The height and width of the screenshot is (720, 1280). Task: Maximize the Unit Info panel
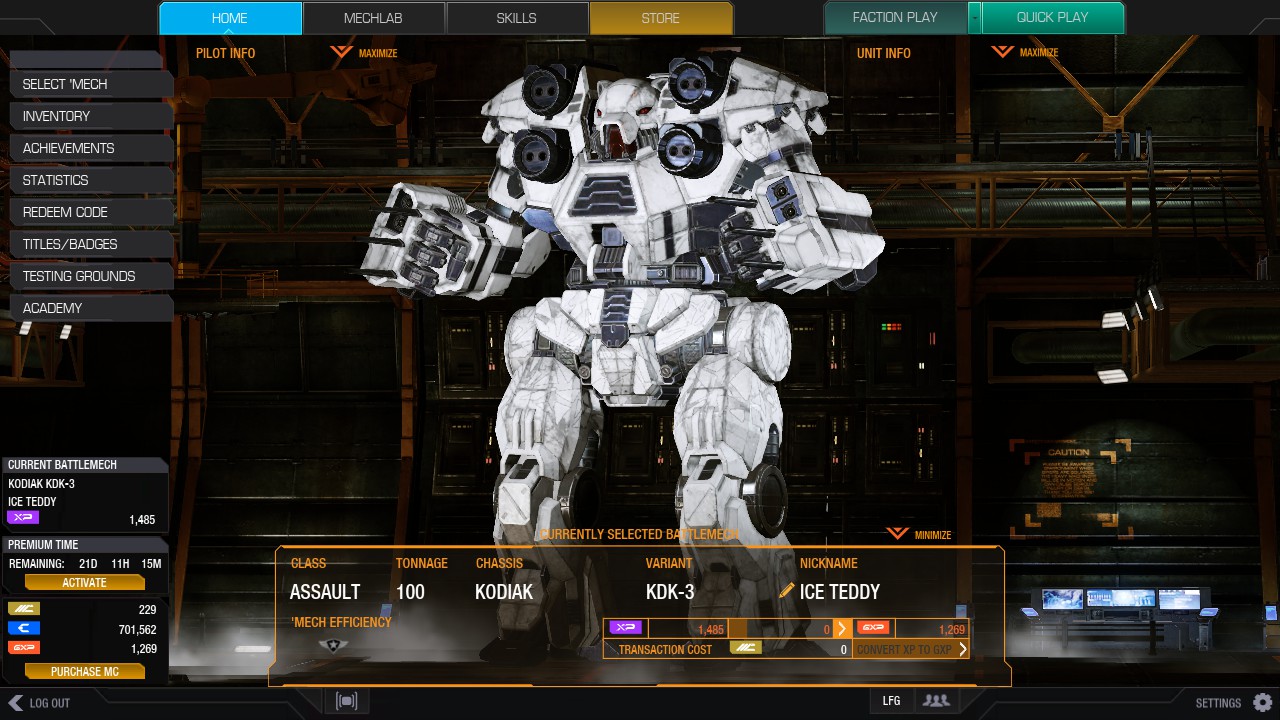1026,53
